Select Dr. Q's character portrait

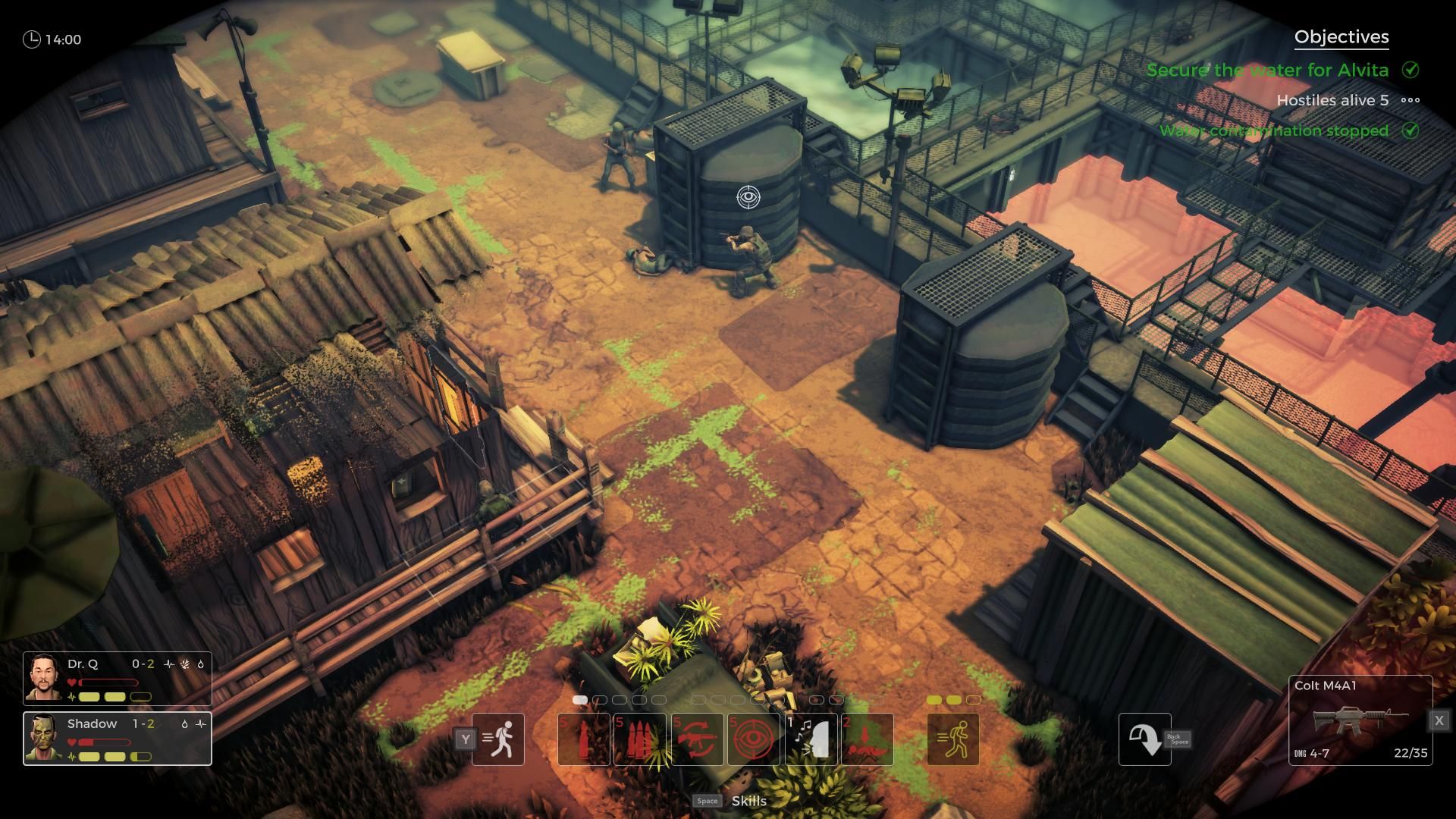click(x=45, y=678)
